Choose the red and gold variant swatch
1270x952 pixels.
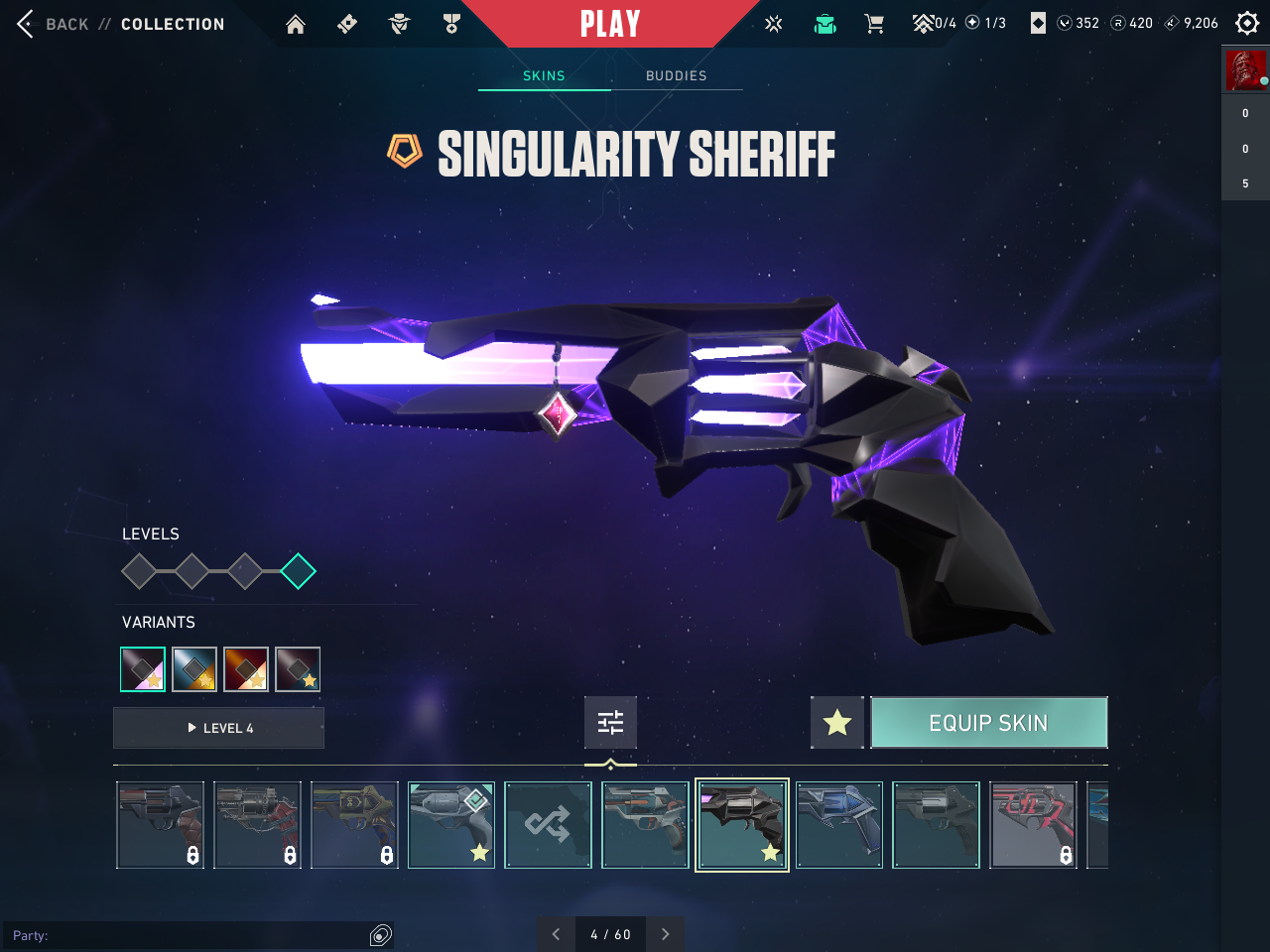tap(246, 669)
